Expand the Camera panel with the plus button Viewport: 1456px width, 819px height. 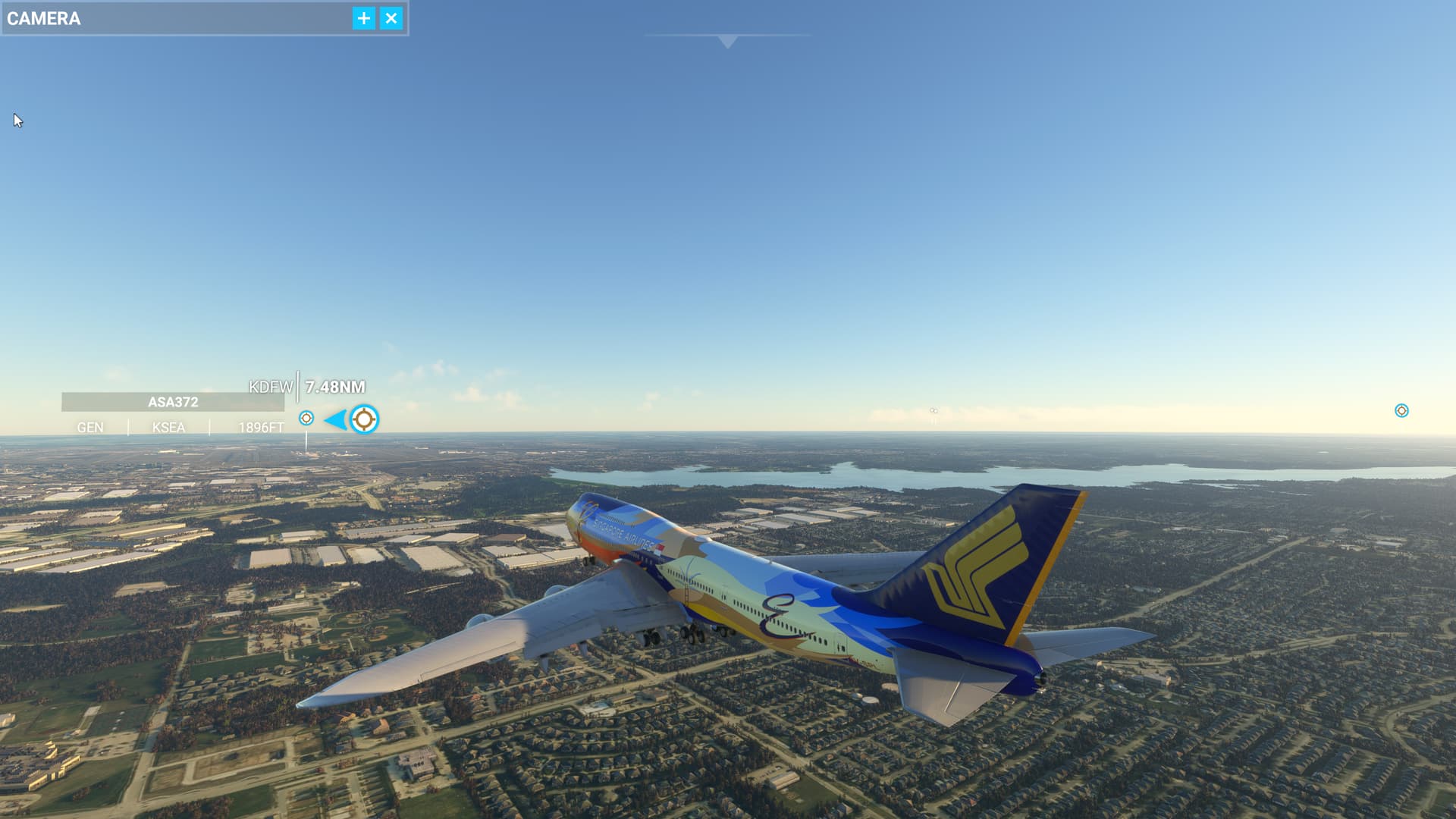tap(364, 18)
